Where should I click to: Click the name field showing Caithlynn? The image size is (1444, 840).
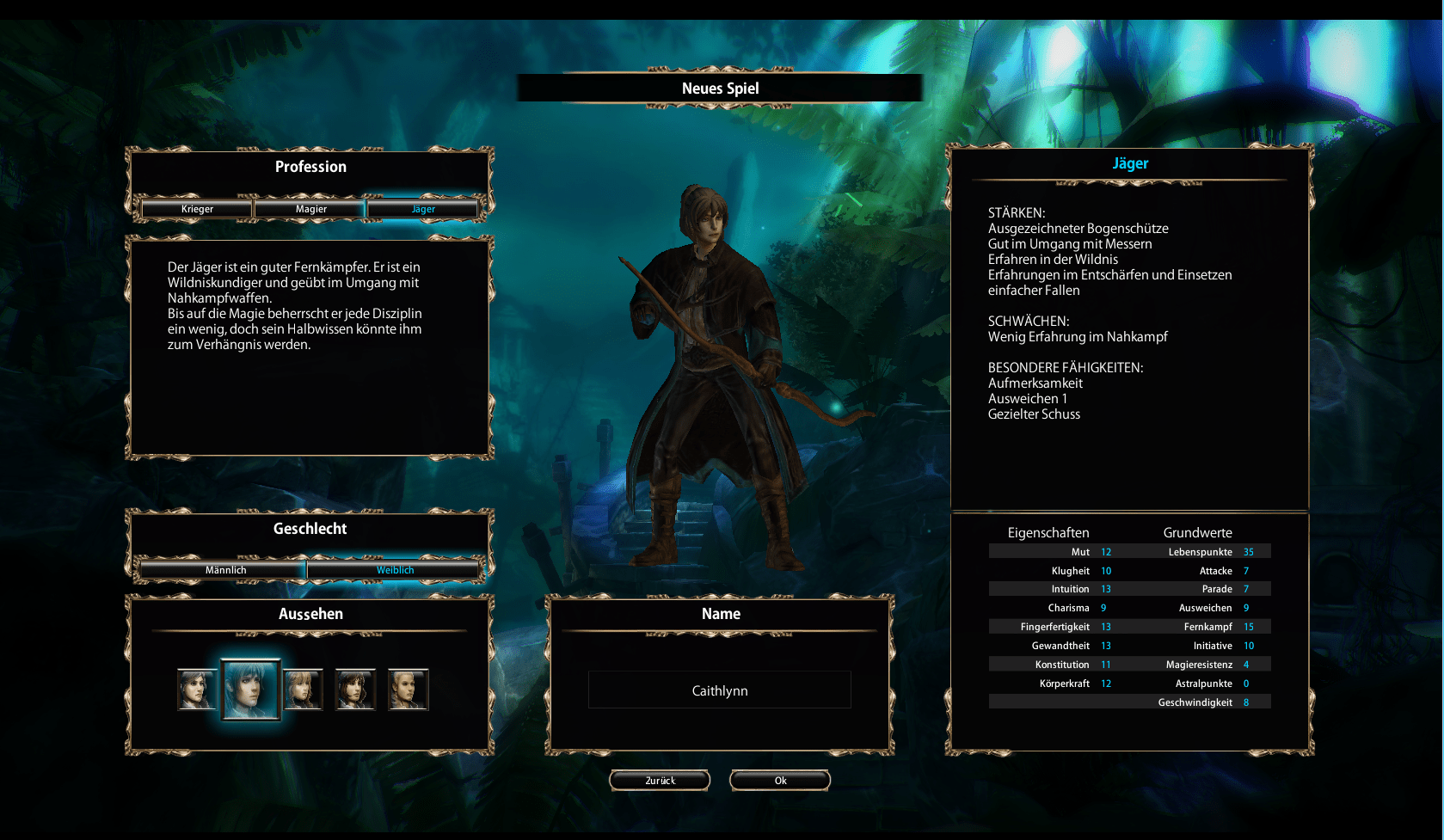(x=720, y=690)
